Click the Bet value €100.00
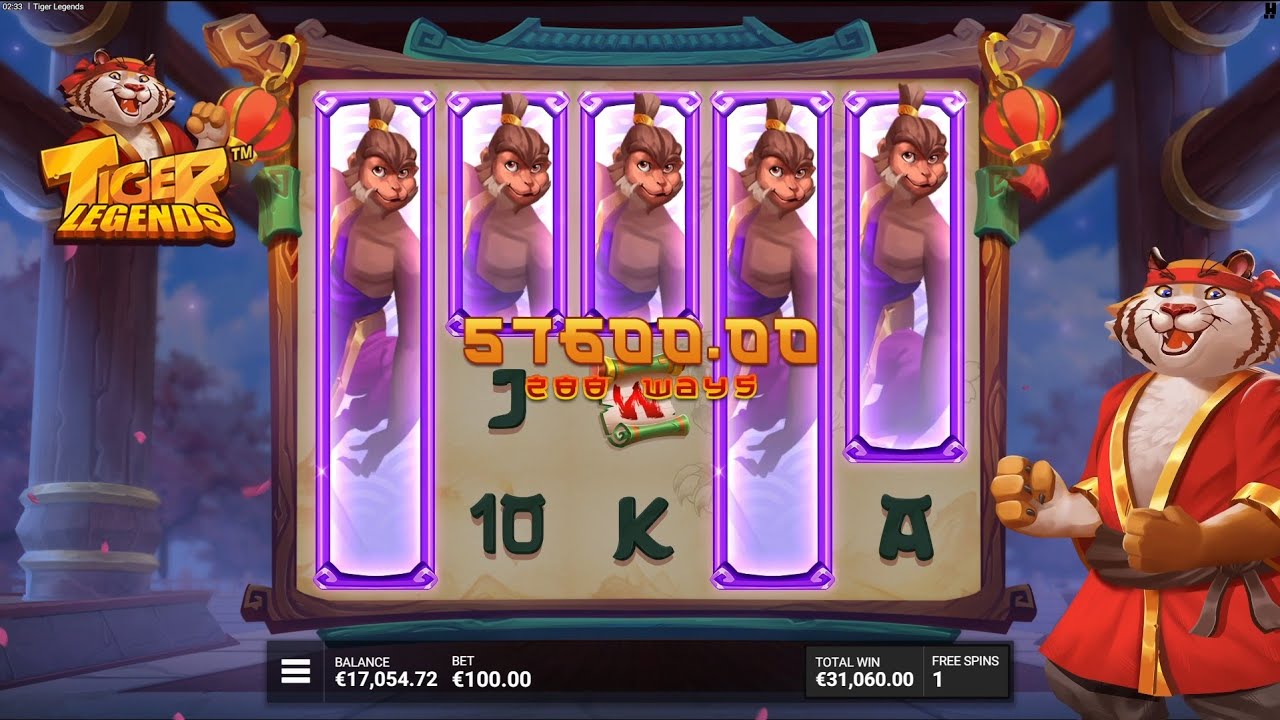This screenshot has width=1280, height=720. tap(491, 677)
